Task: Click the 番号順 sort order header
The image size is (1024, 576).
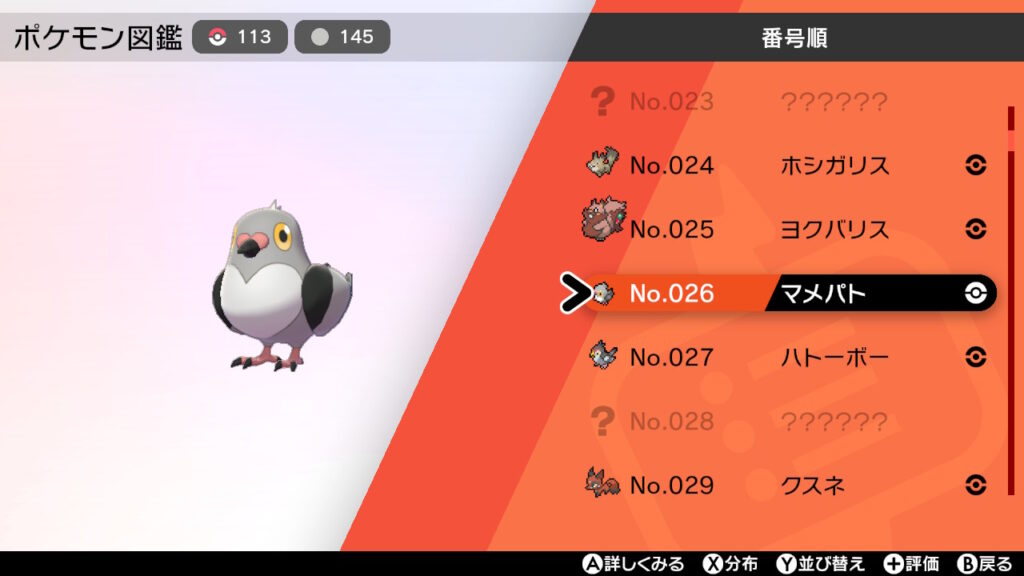Action: click(x=794, y=39)
